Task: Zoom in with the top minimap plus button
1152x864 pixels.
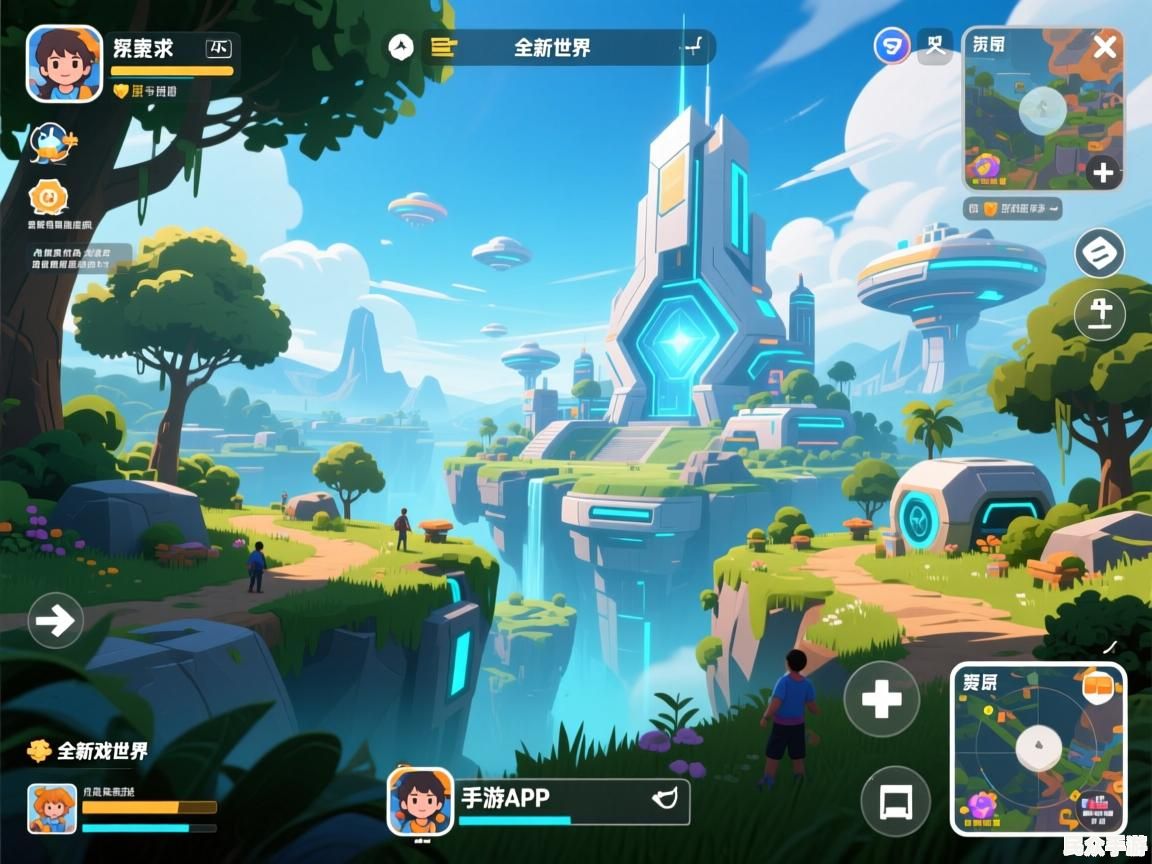Action: pos(1102,173)
